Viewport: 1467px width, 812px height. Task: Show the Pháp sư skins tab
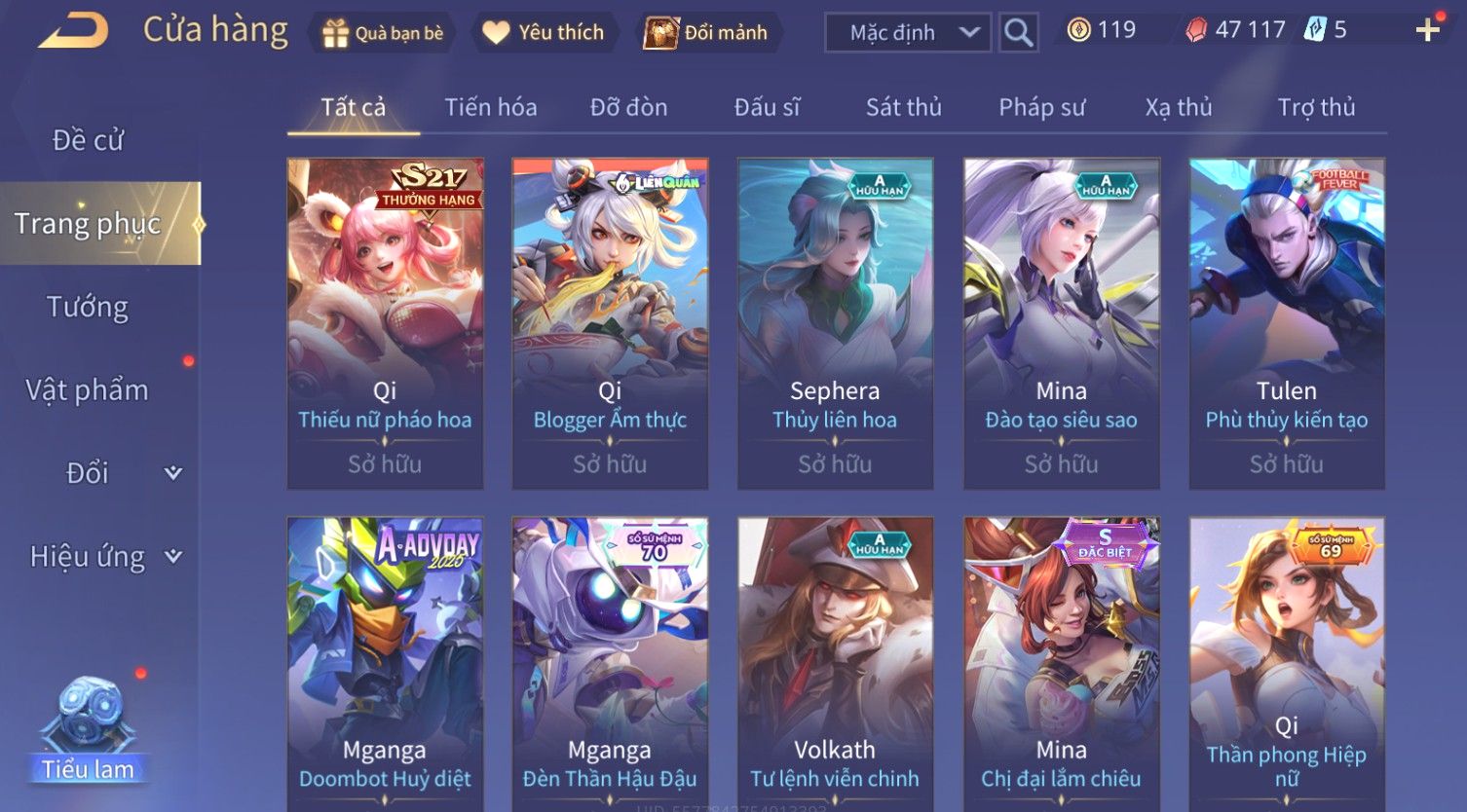pos(1041,107)
